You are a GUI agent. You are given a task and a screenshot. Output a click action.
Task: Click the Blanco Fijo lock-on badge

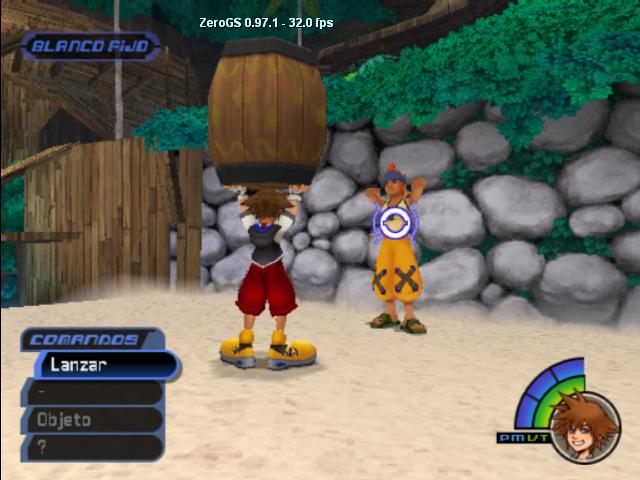click(90, 46)
